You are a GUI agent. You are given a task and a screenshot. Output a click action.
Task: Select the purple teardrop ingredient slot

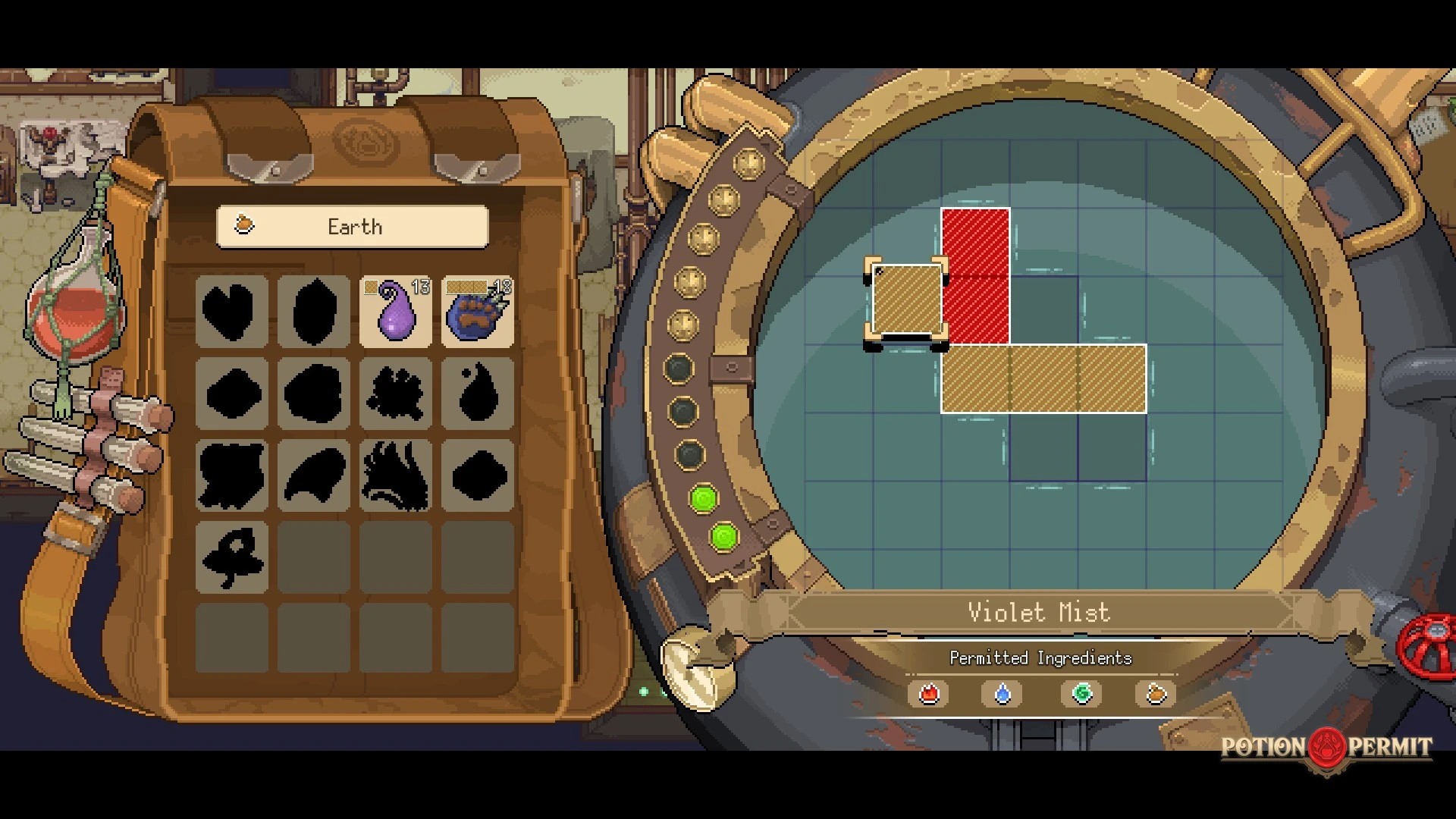coord(396,312)
